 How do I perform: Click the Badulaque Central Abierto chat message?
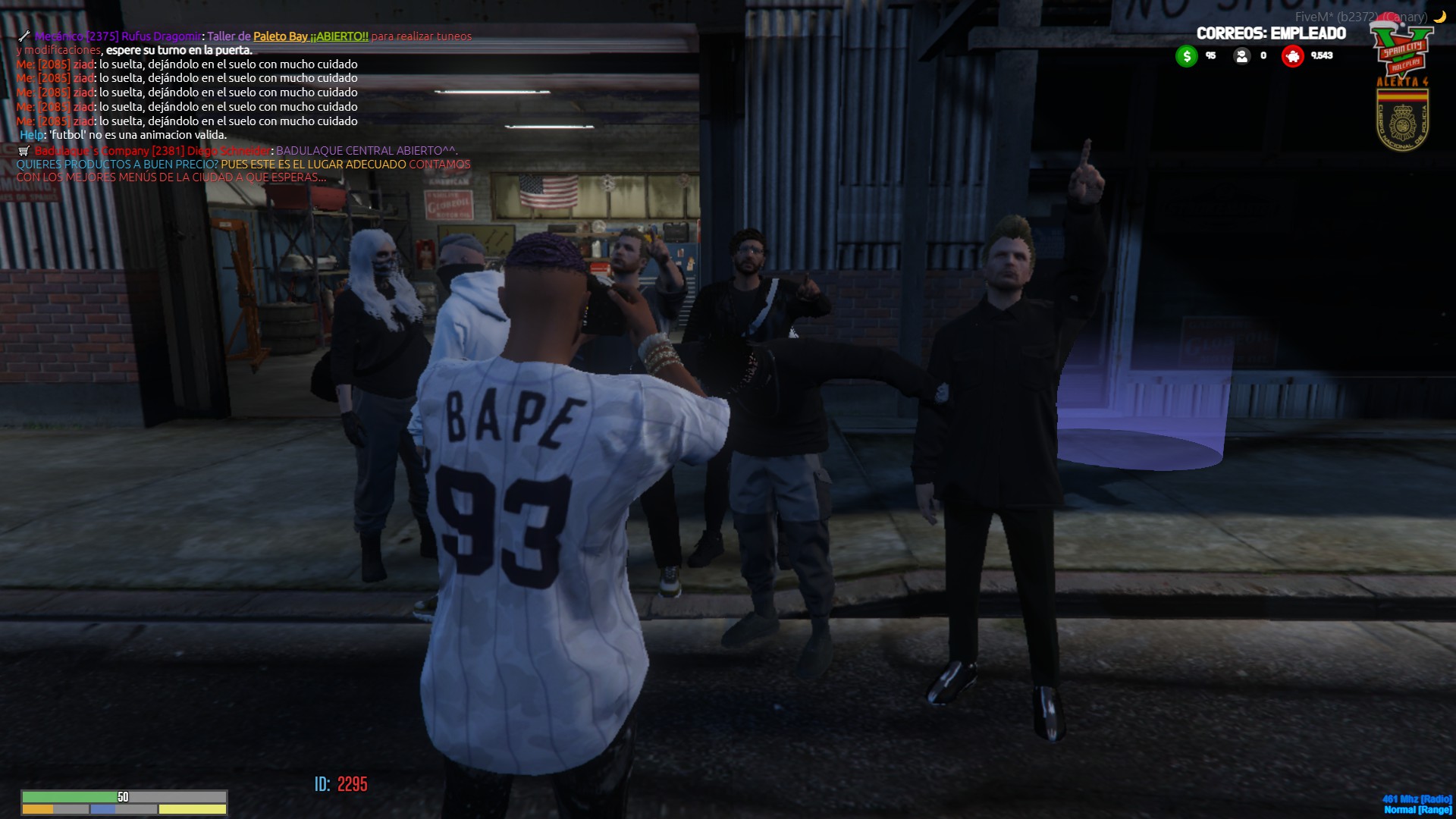click(366, 151)
